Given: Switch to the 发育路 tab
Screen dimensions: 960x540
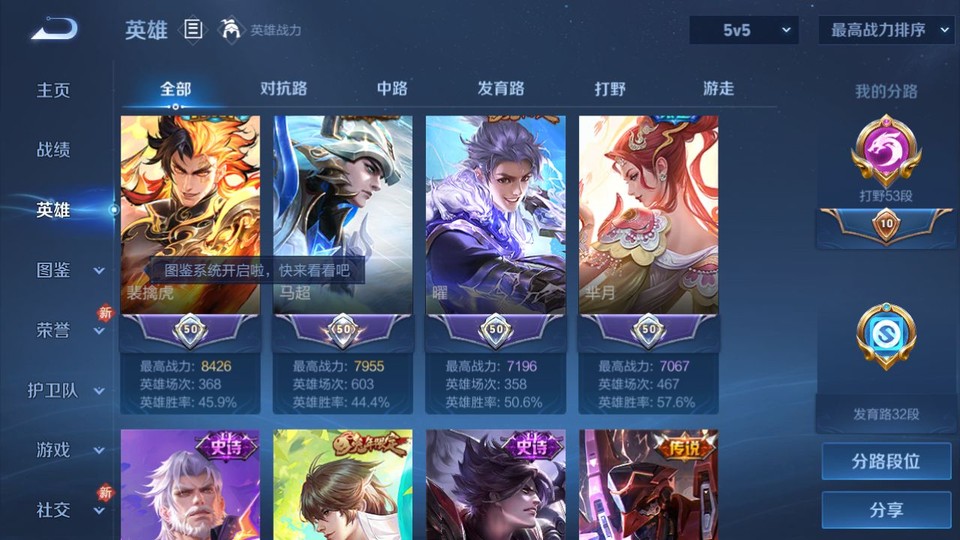Looking at the screenshot, I should (x=500, y=88).
